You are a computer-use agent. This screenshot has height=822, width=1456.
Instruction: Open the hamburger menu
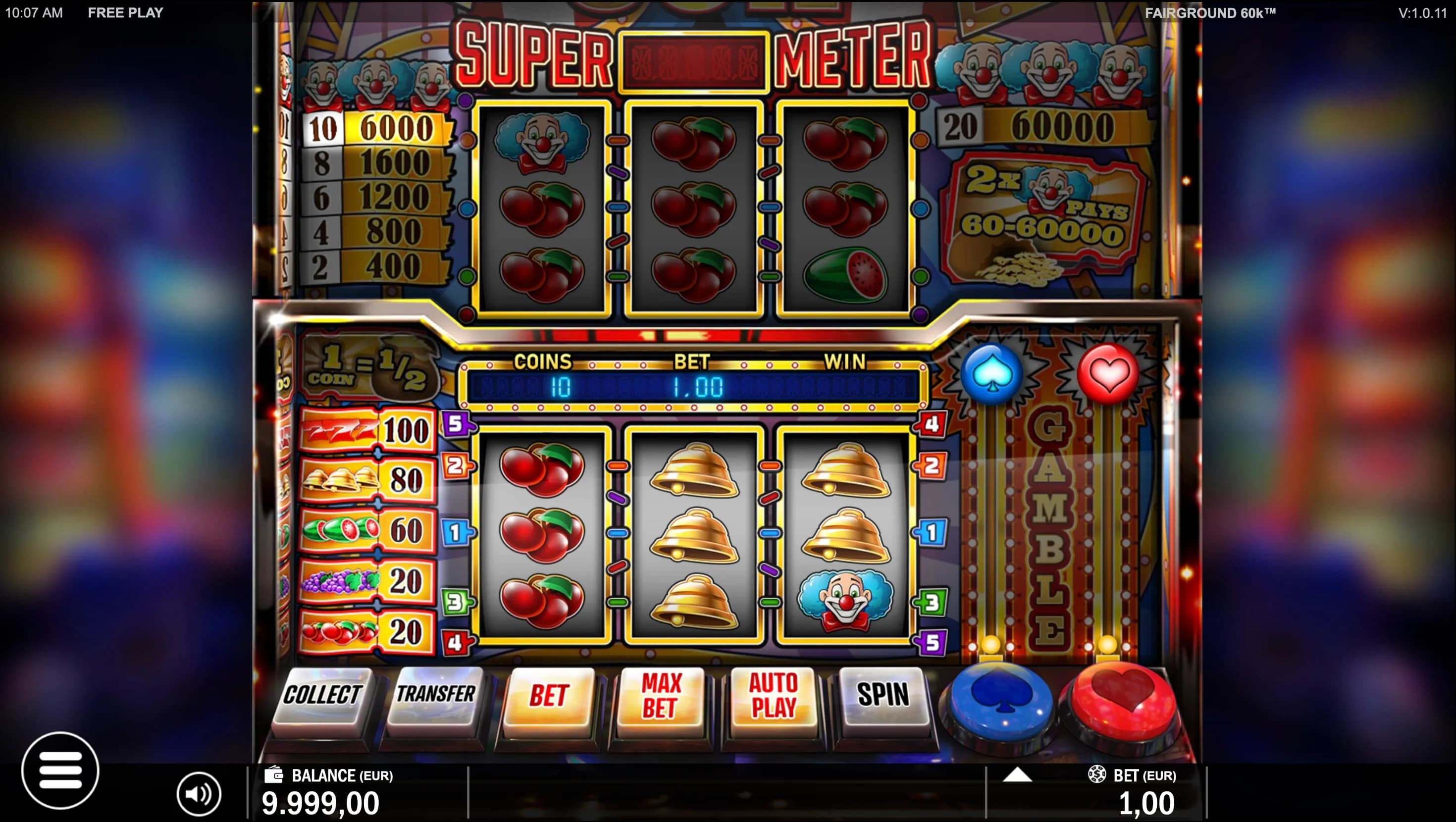coord(60,770)
